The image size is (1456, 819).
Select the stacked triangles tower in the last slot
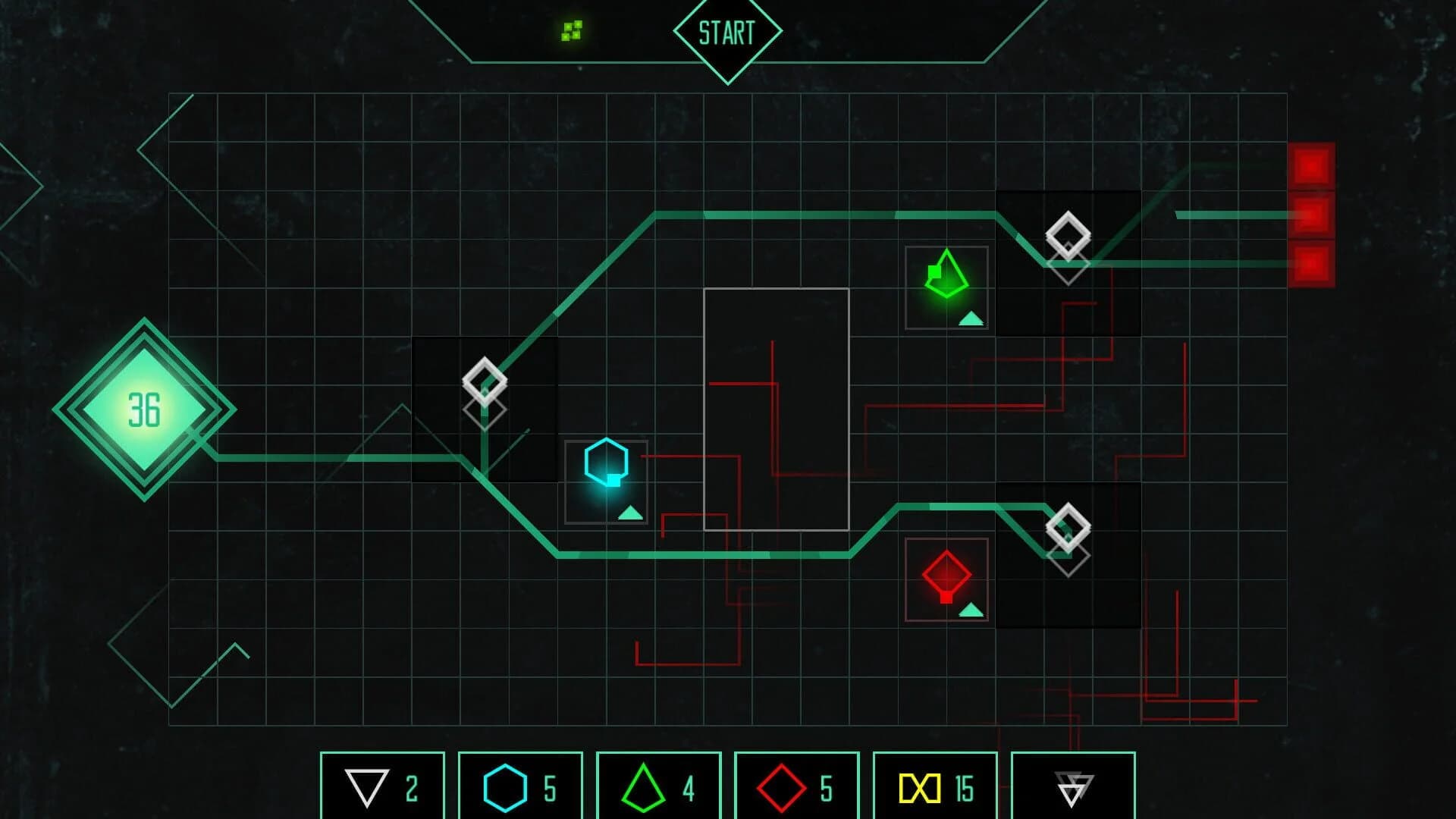coord(1073,788)
